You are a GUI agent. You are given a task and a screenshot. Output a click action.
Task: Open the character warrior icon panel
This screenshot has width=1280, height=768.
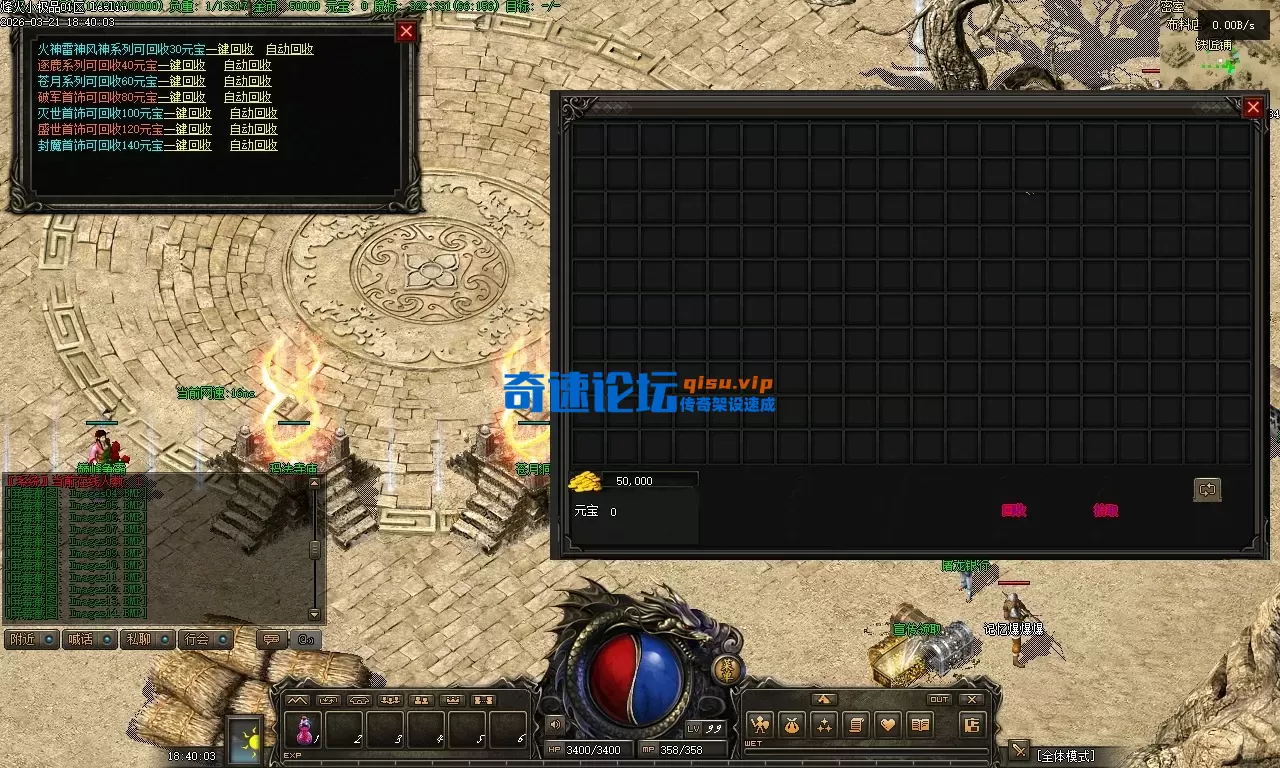pos(759,725)
